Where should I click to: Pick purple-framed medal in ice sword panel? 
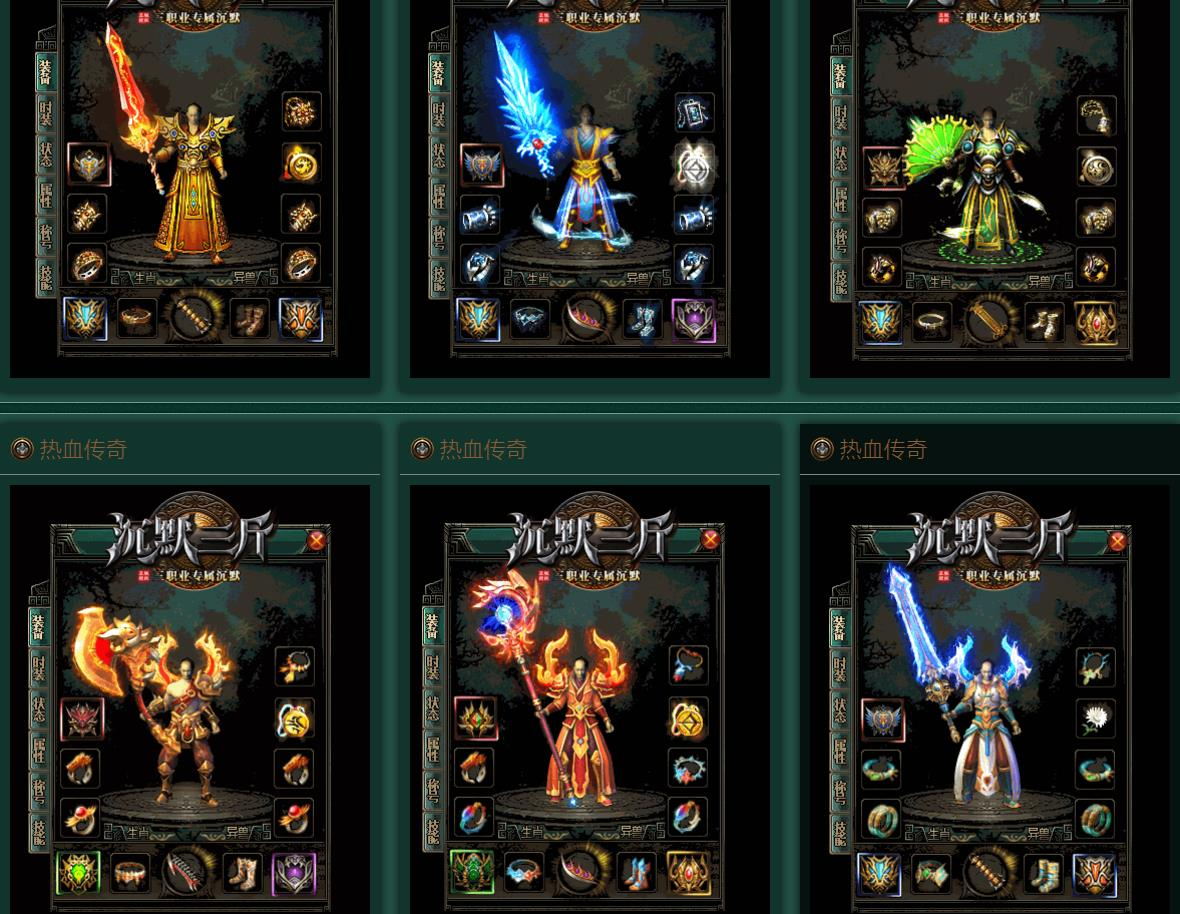pyautogui.click(x=693, y=320)
